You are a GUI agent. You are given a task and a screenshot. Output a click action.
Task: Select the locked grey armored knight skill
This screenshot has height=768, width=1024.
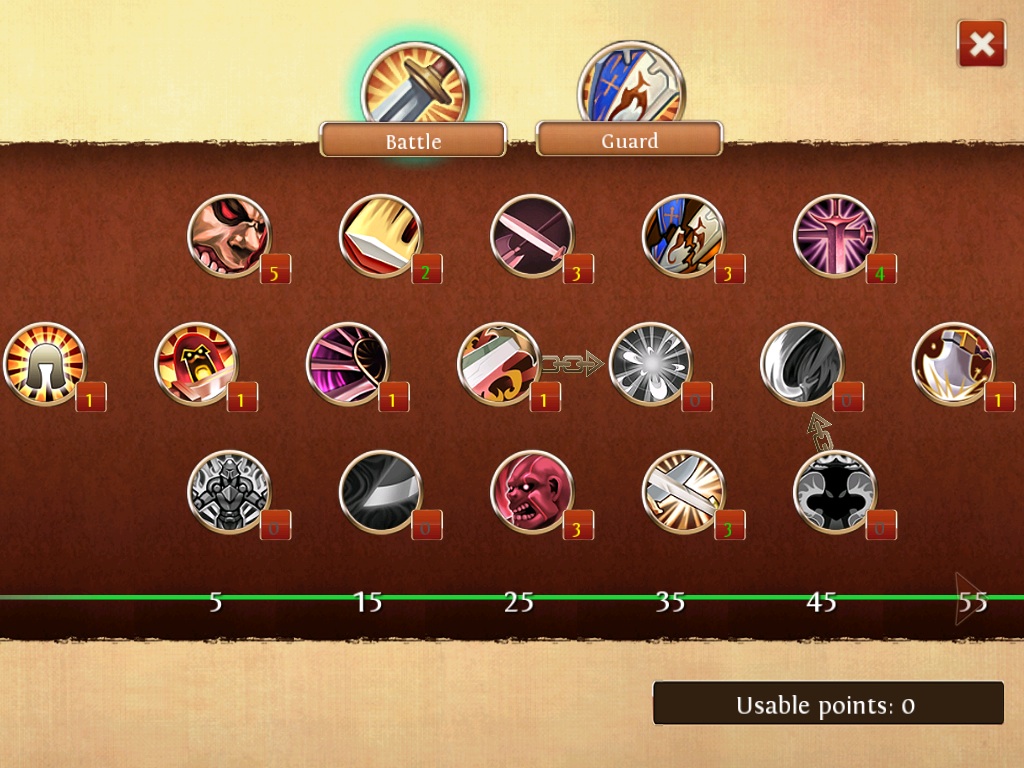pos(229,492)
